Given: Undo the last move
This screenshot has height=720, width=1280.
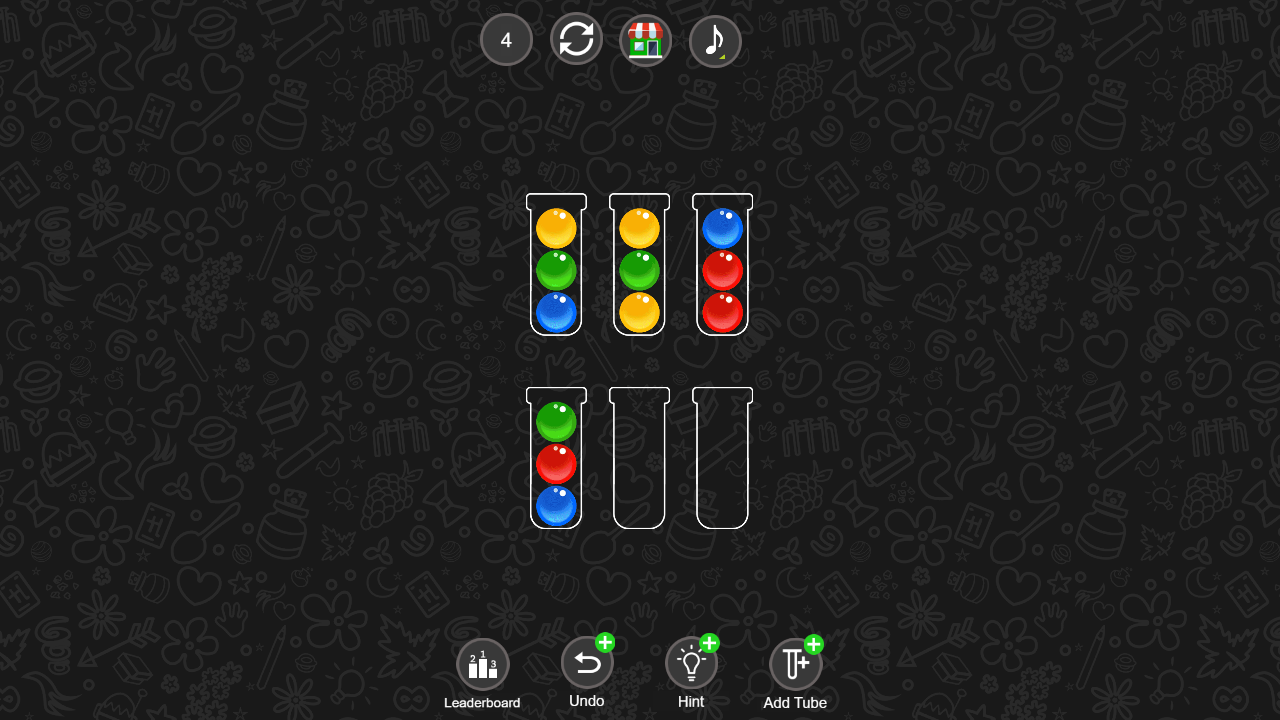Looking at the screenshot, I should [587, 663].
